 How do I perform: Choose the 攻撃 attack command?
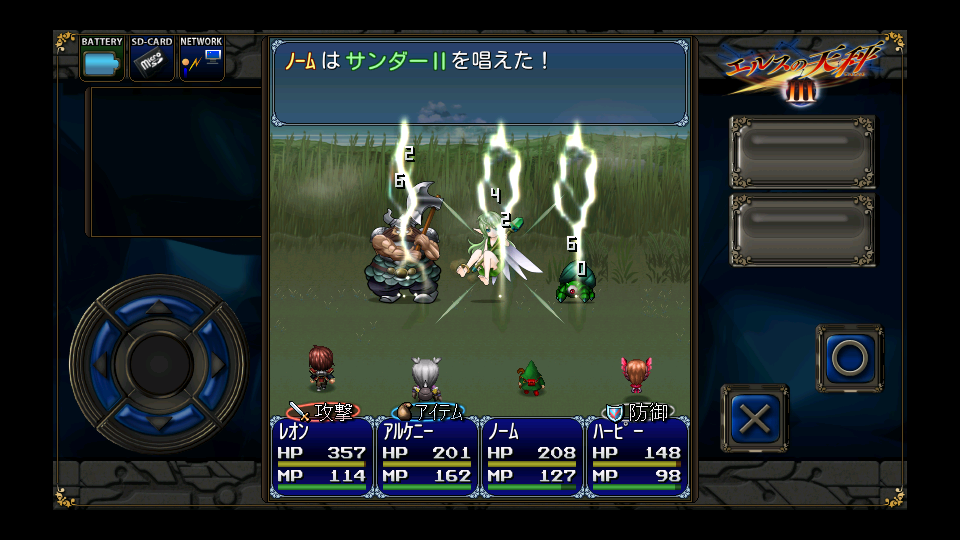pos(323,411)
